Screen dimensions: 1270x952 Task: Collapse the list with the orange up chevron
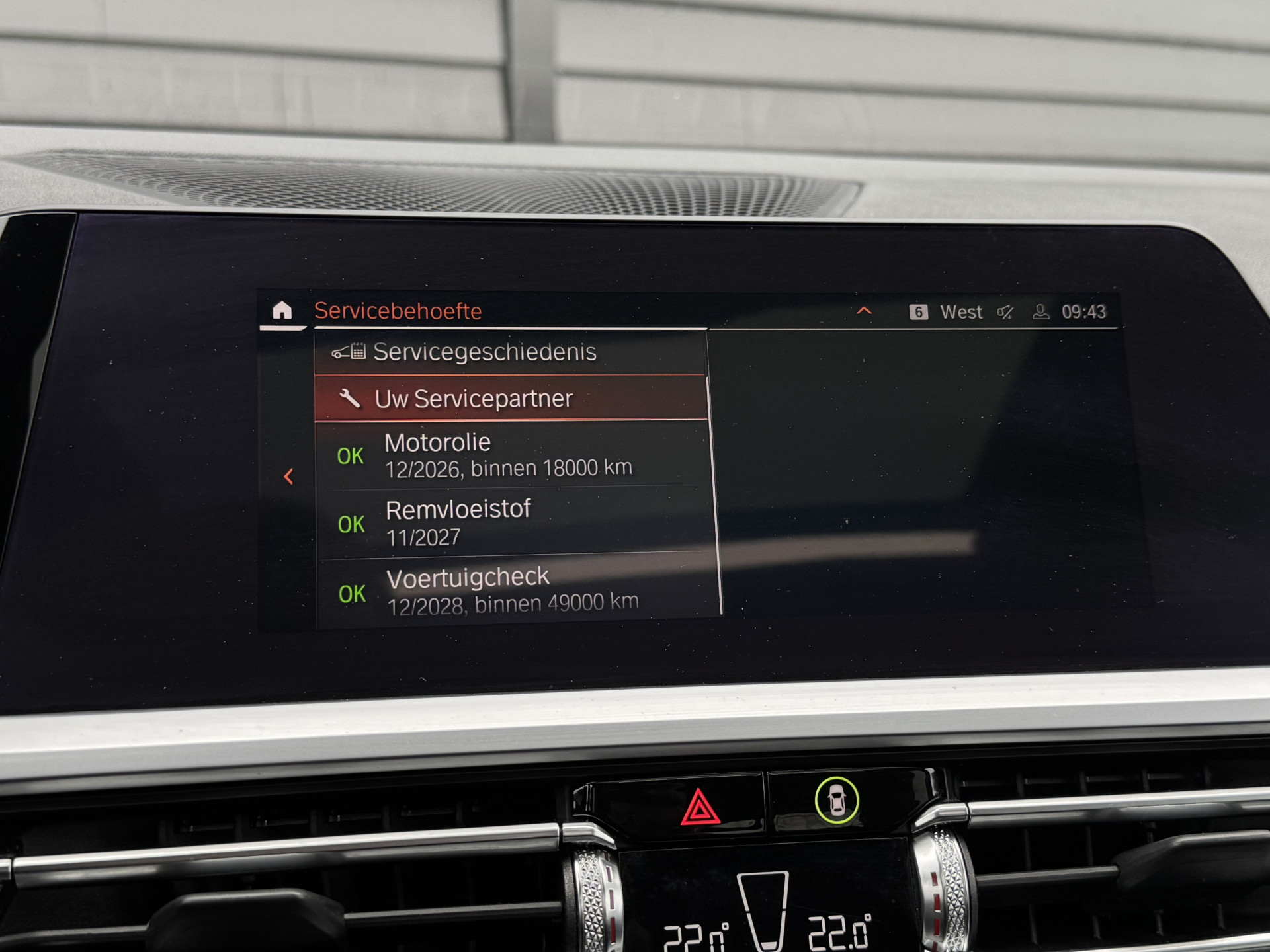(x=863, y=311)
